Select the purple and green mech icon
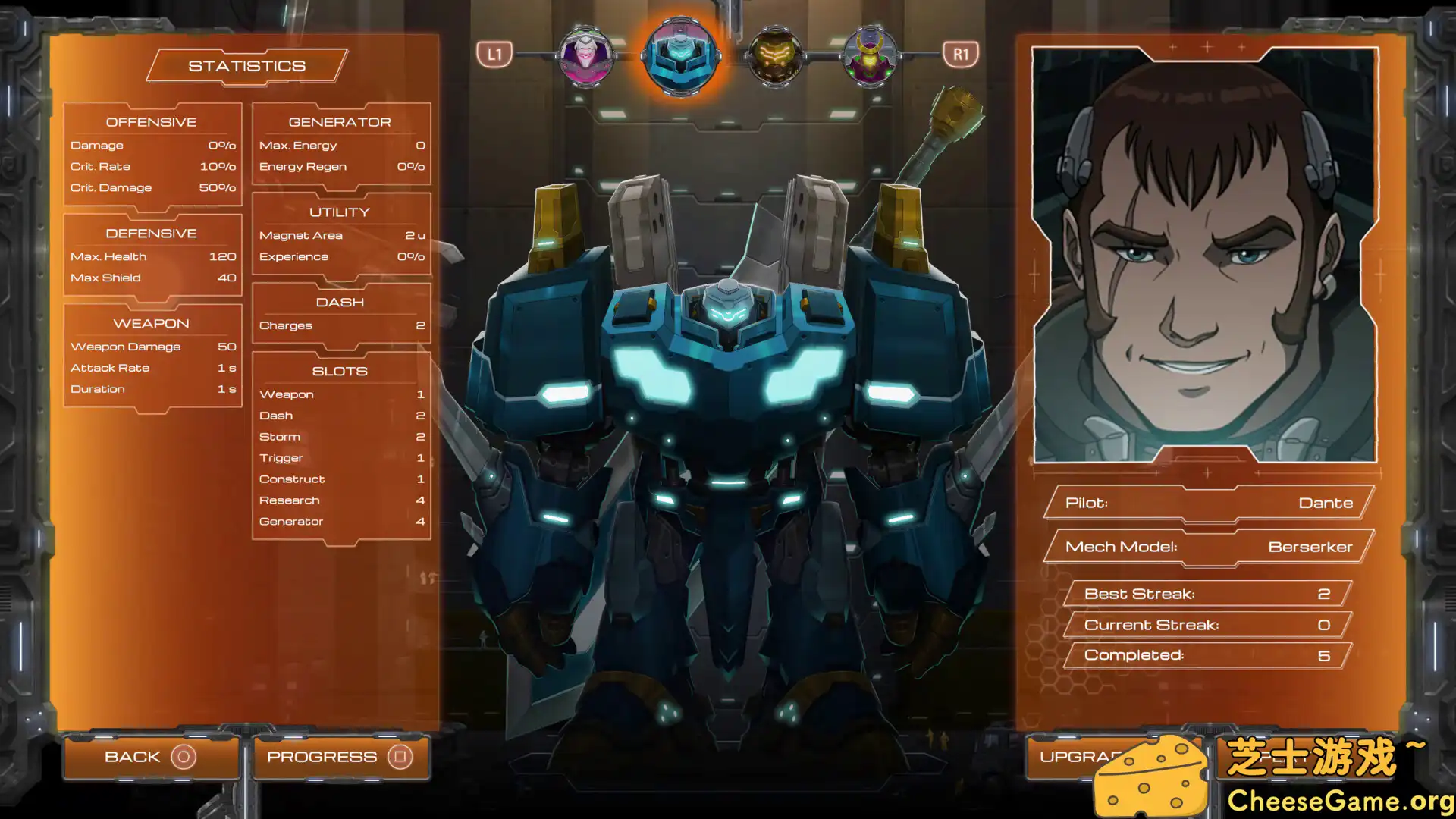1456x819 pixels. [869, 55]
